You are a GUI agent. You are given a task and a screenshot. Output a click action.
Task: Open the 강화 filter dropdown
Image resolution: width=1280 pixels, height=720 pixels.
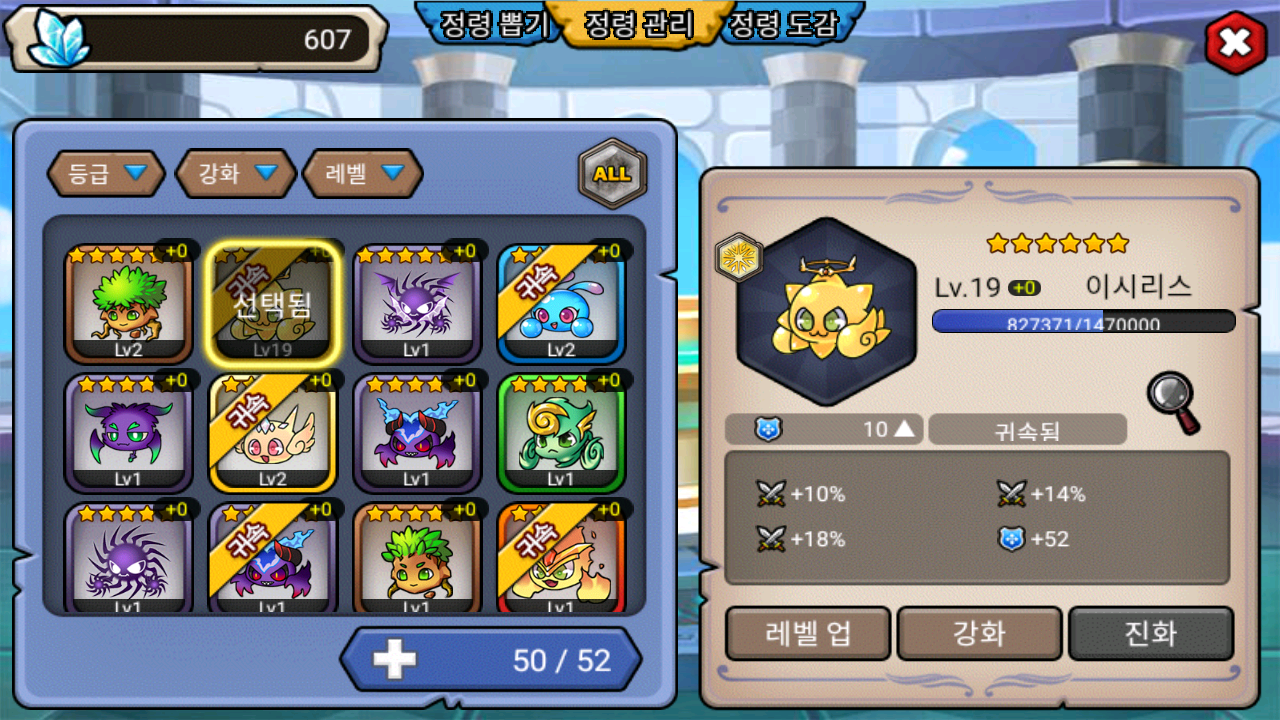coord(236,174)
